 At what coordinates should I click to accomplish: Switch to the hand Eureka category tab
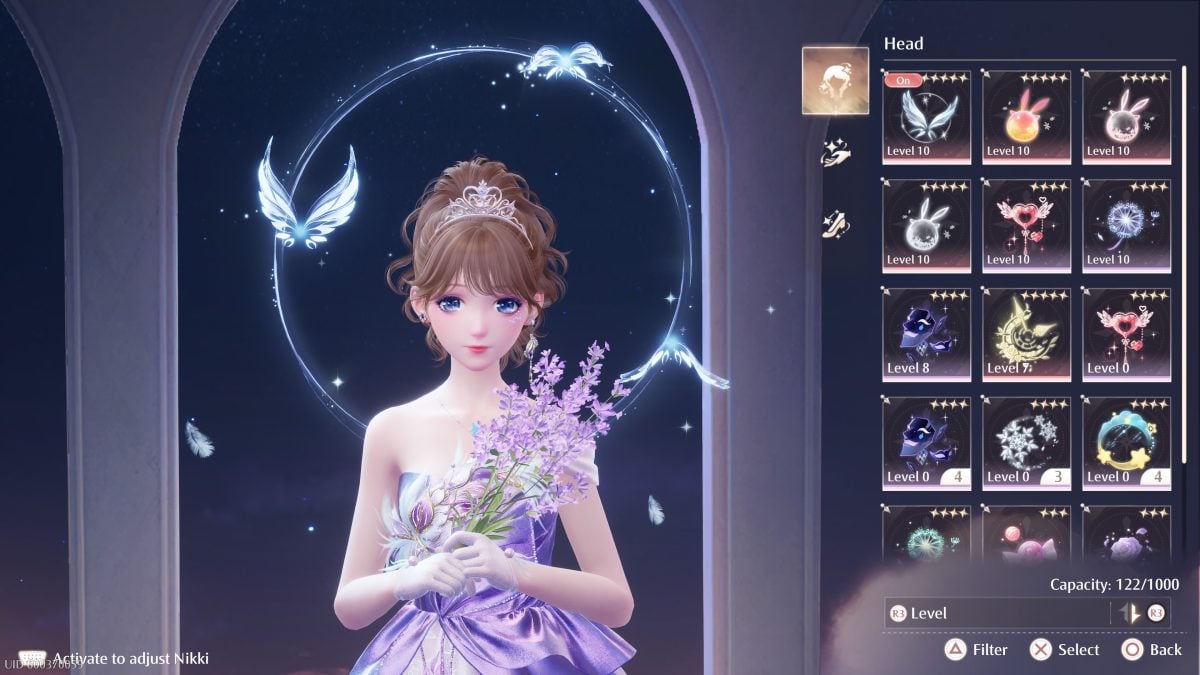(835, 153)
